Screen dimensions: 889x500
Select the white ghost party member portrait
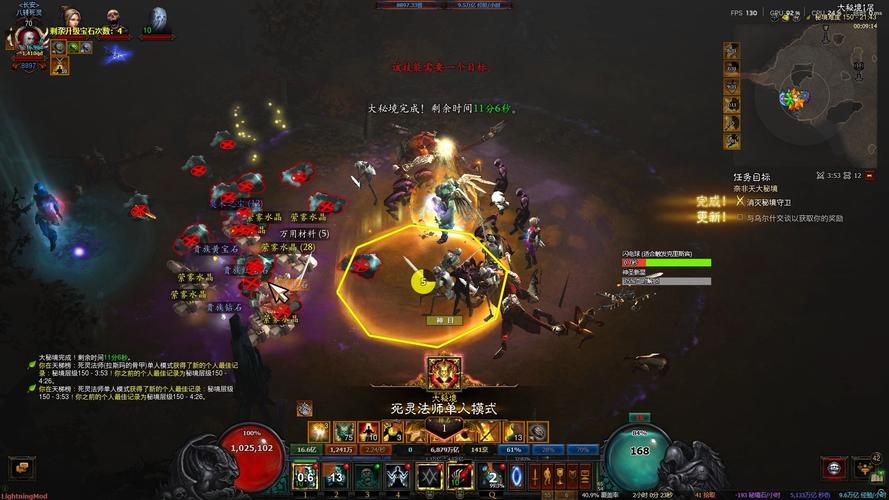(158, 18)
